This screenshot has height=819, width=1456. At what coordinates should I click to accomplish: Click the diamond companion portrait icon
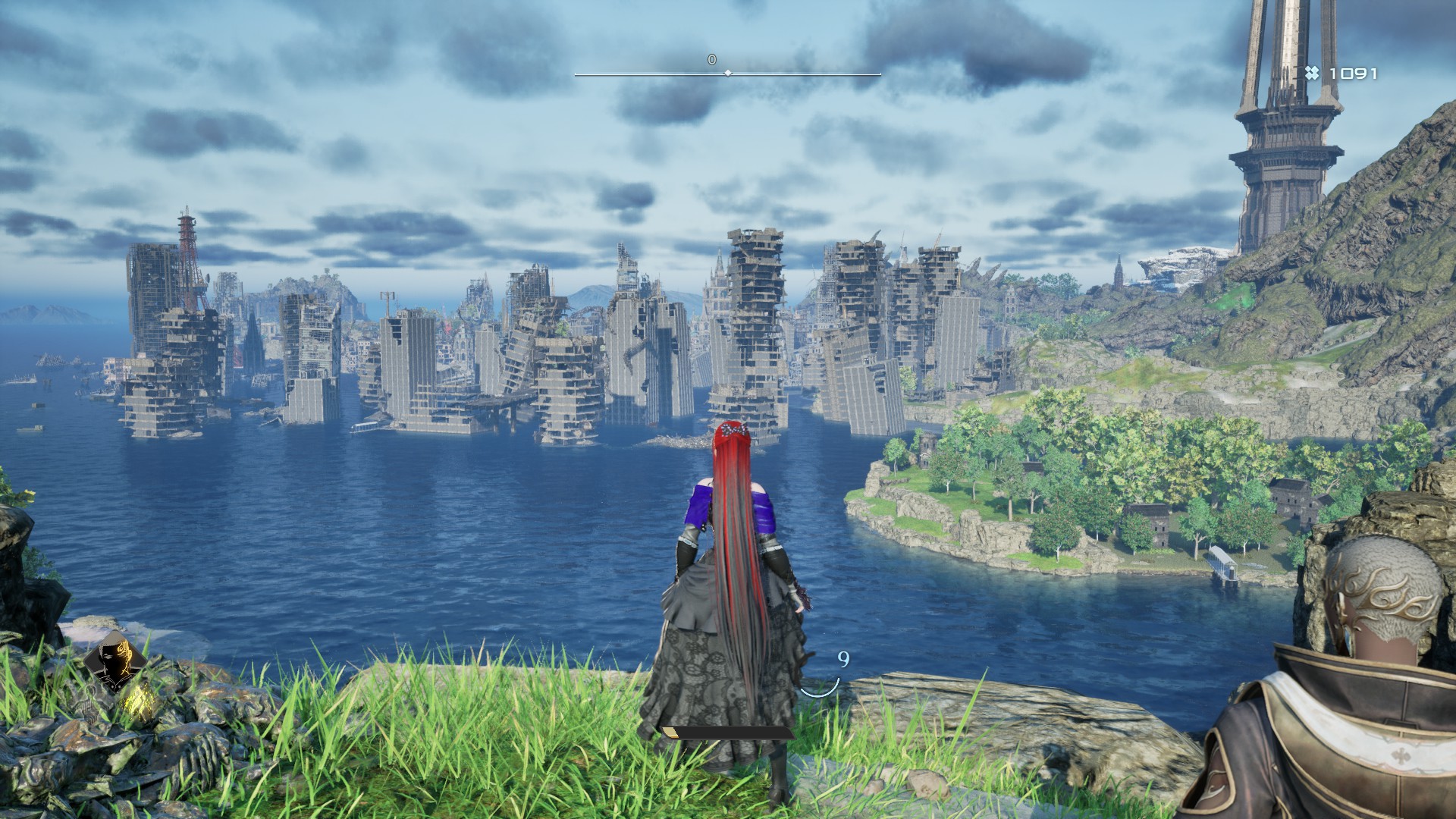pyautogui.click(x=115, y=661)
